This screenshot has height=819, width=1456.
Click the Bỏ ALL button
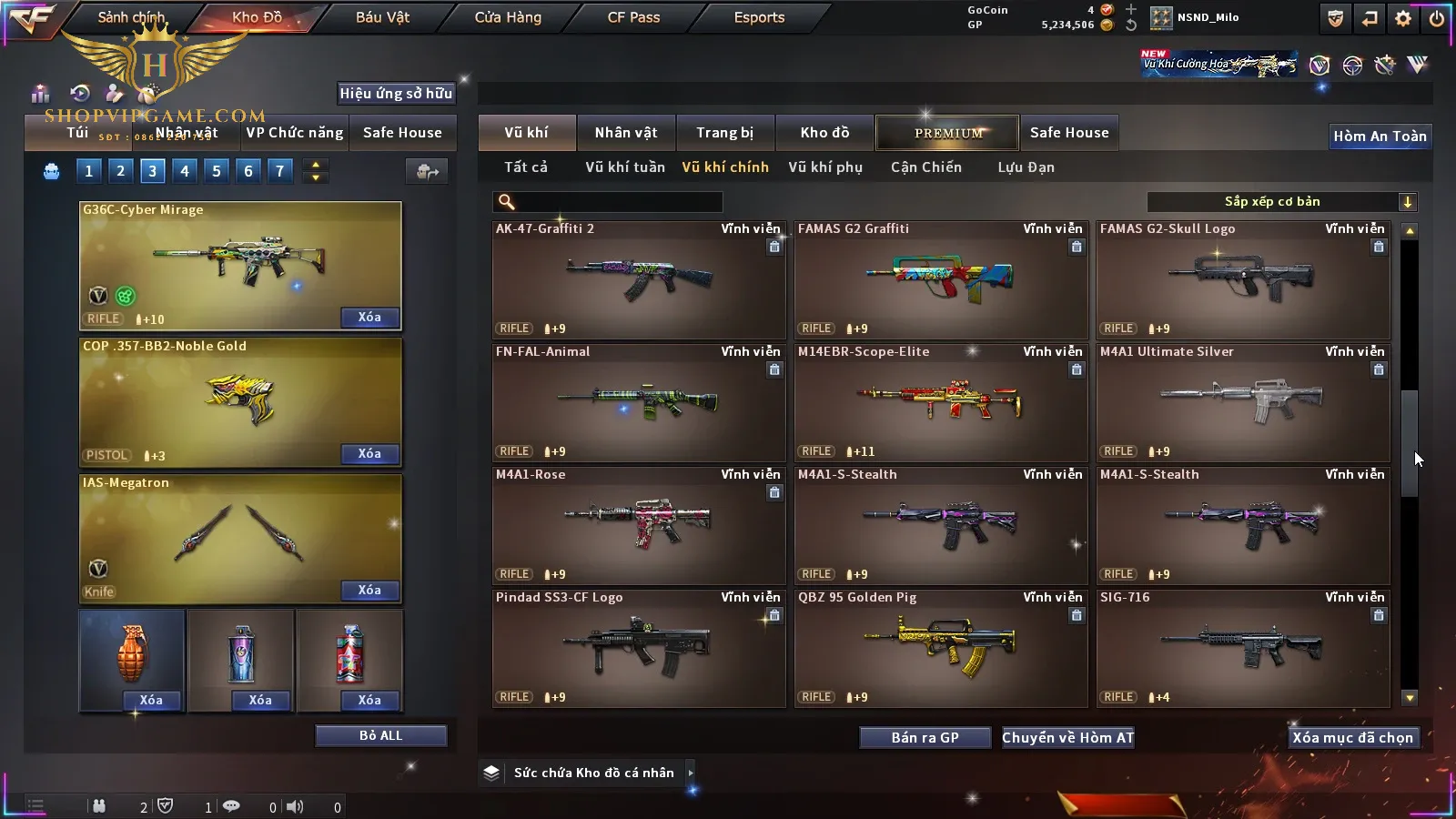(x=380, y=735)
